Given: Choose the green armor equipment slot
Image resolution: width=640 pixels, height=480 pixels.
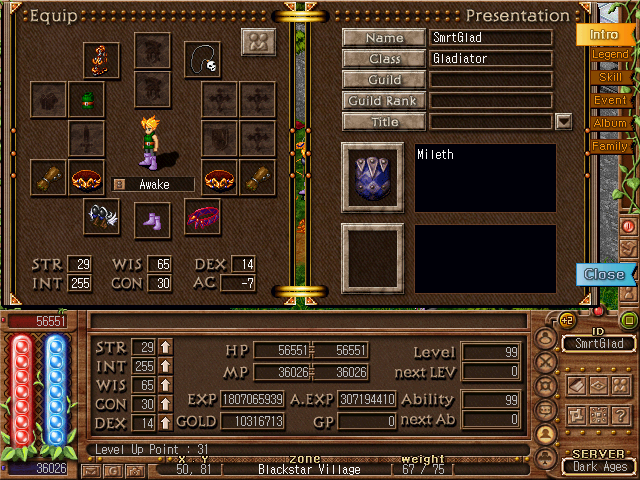Looking at the screenshot, I should (x=86, y=99).
